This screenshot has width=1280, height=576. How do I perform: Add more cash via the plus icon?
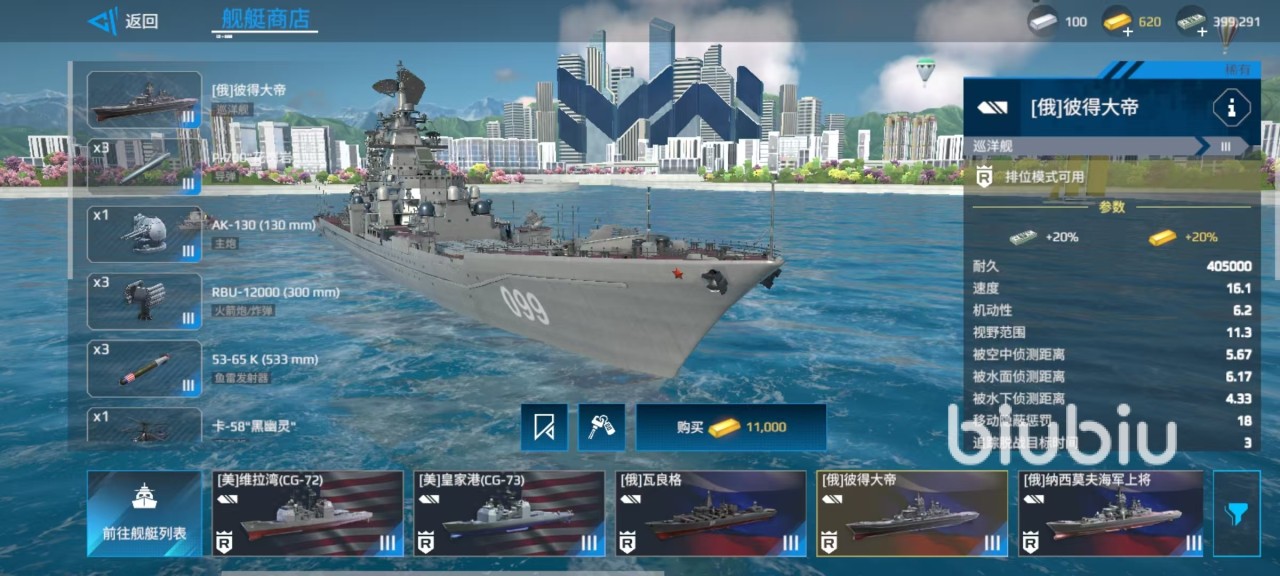tap(1200, 30)
